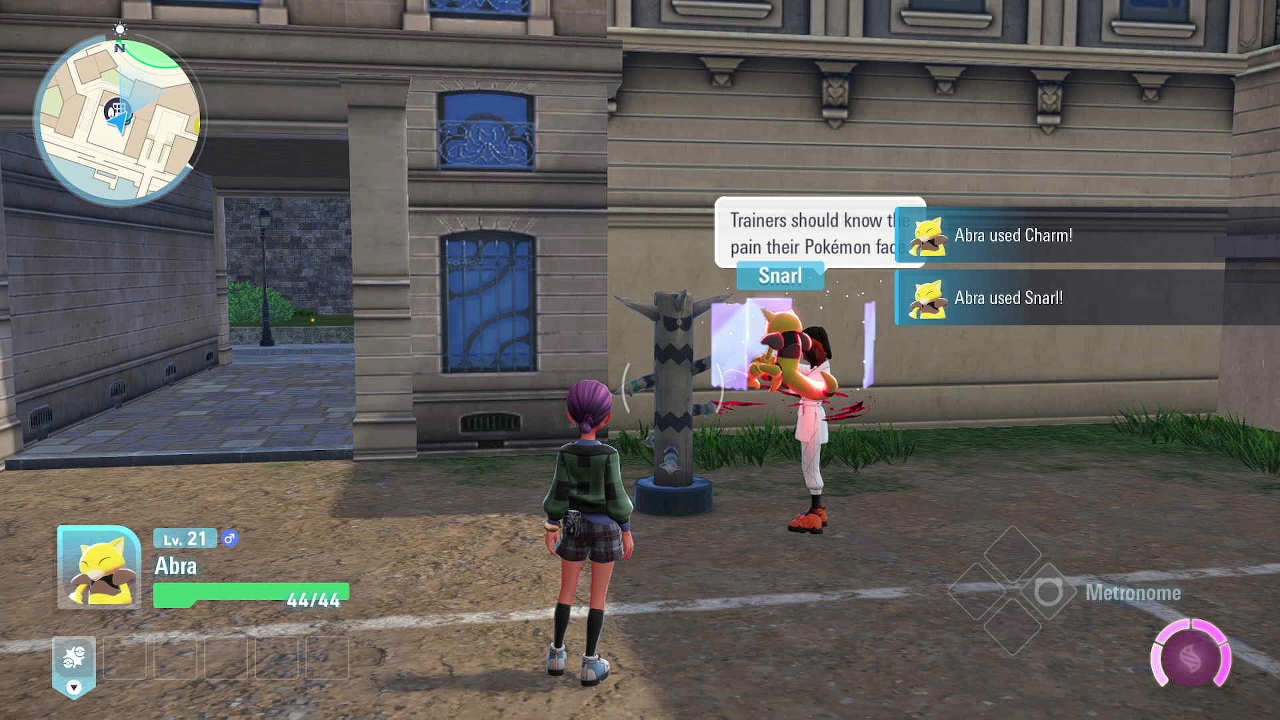Viewport: 1280px width, 720px height.
Task: Toggle the Lv. 21 level badge
Action: [x=184, y=538]
